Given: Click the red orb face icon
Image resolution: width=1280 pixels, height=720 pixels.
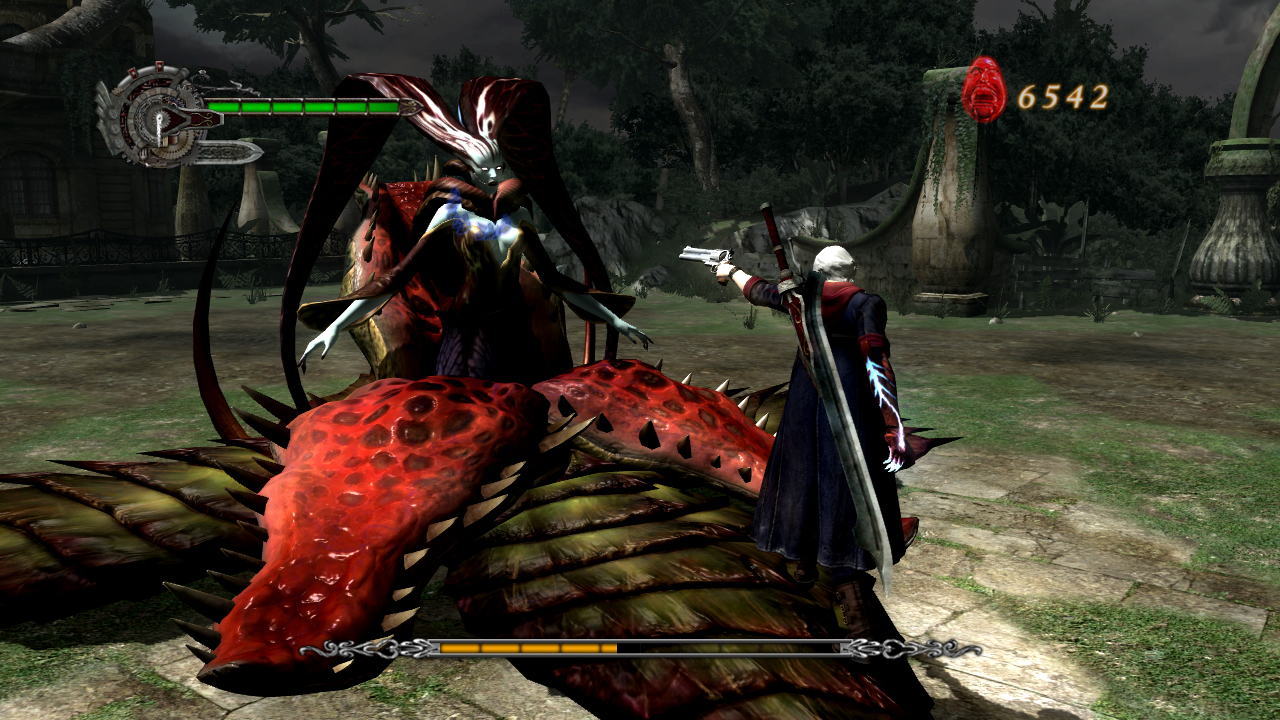Looking at the screenshot, I should (x=984, y=91).
